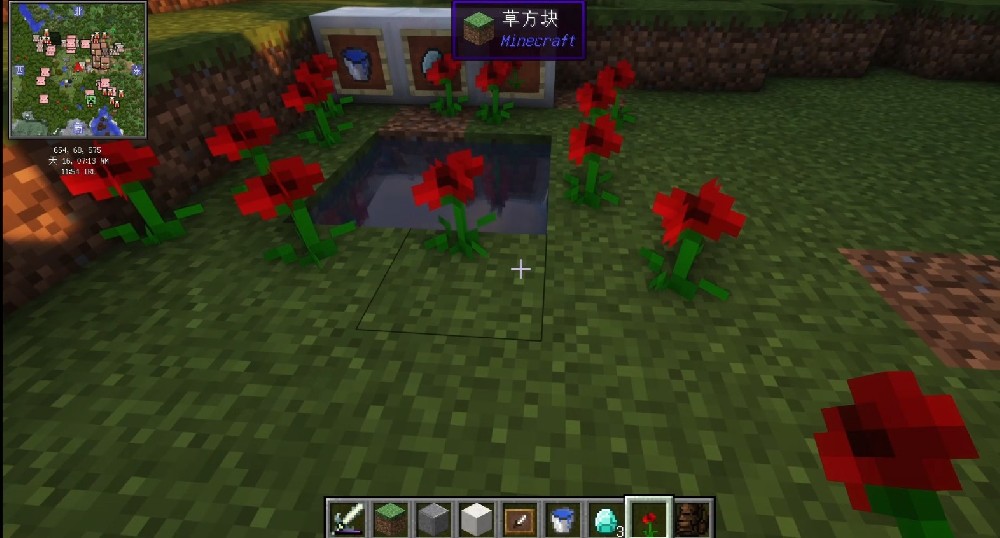The height and width of the screenshot is (538, 1000).
Task: Choose the water bucket hotbar slot
Action: 562,519
